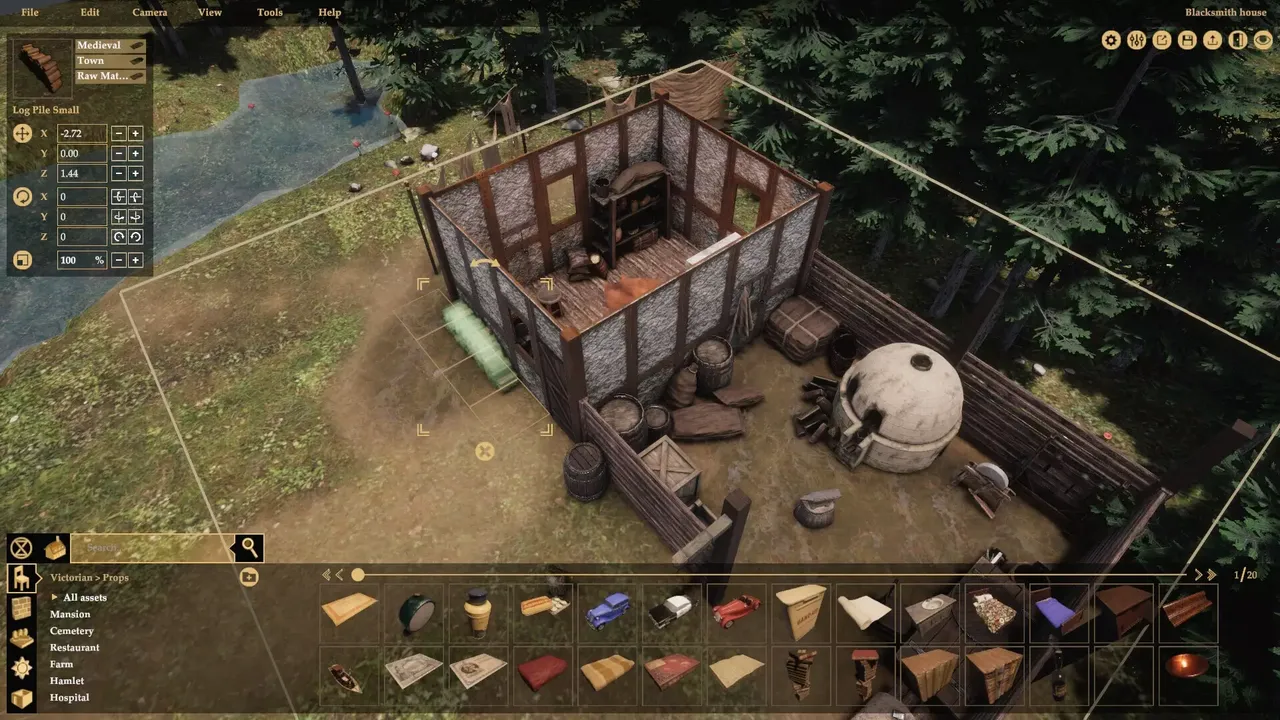Edit the position X value field
Image resolution: width=1280 pixels, height=720 pixels.
point(82,133)
